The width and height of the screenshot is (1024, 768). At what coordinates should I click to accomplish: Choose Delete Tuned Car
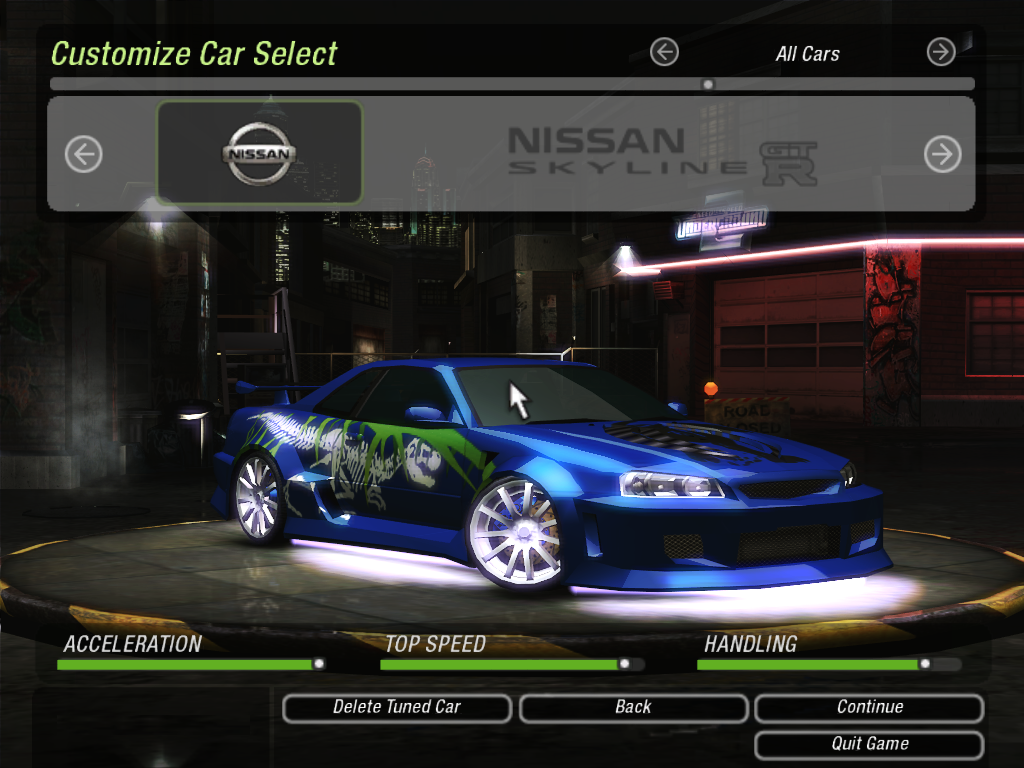point(397,707)
